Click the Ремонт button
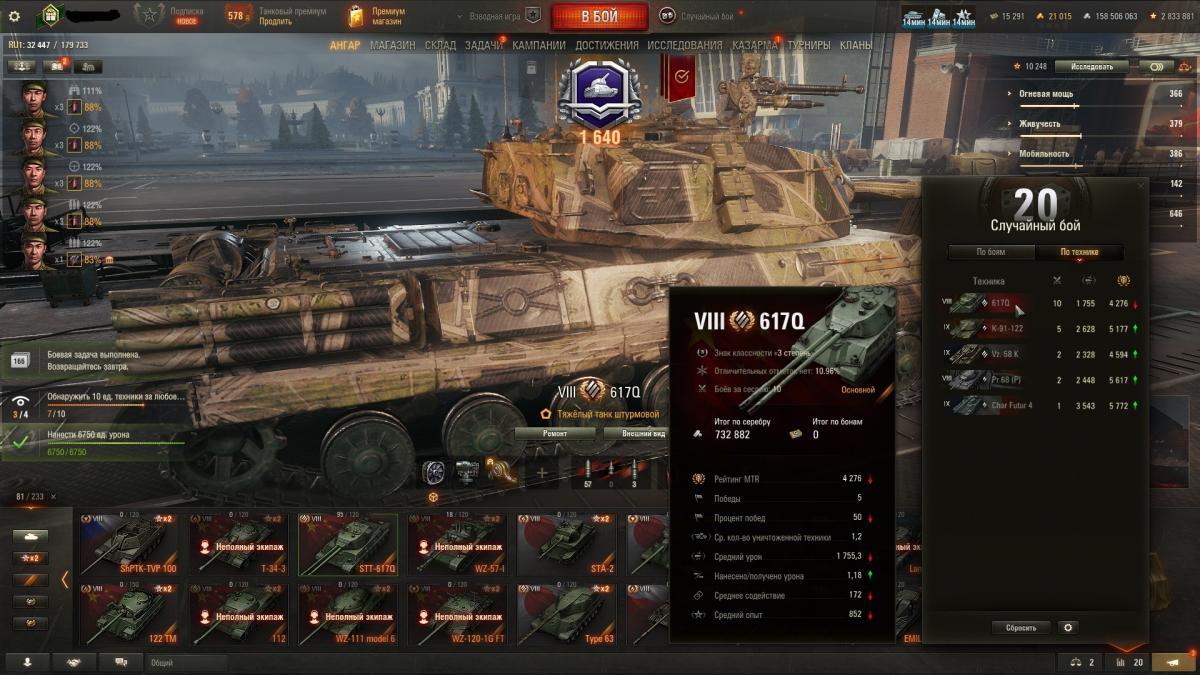The width and height of the screenshot is (1200, 675). [555, 433]
